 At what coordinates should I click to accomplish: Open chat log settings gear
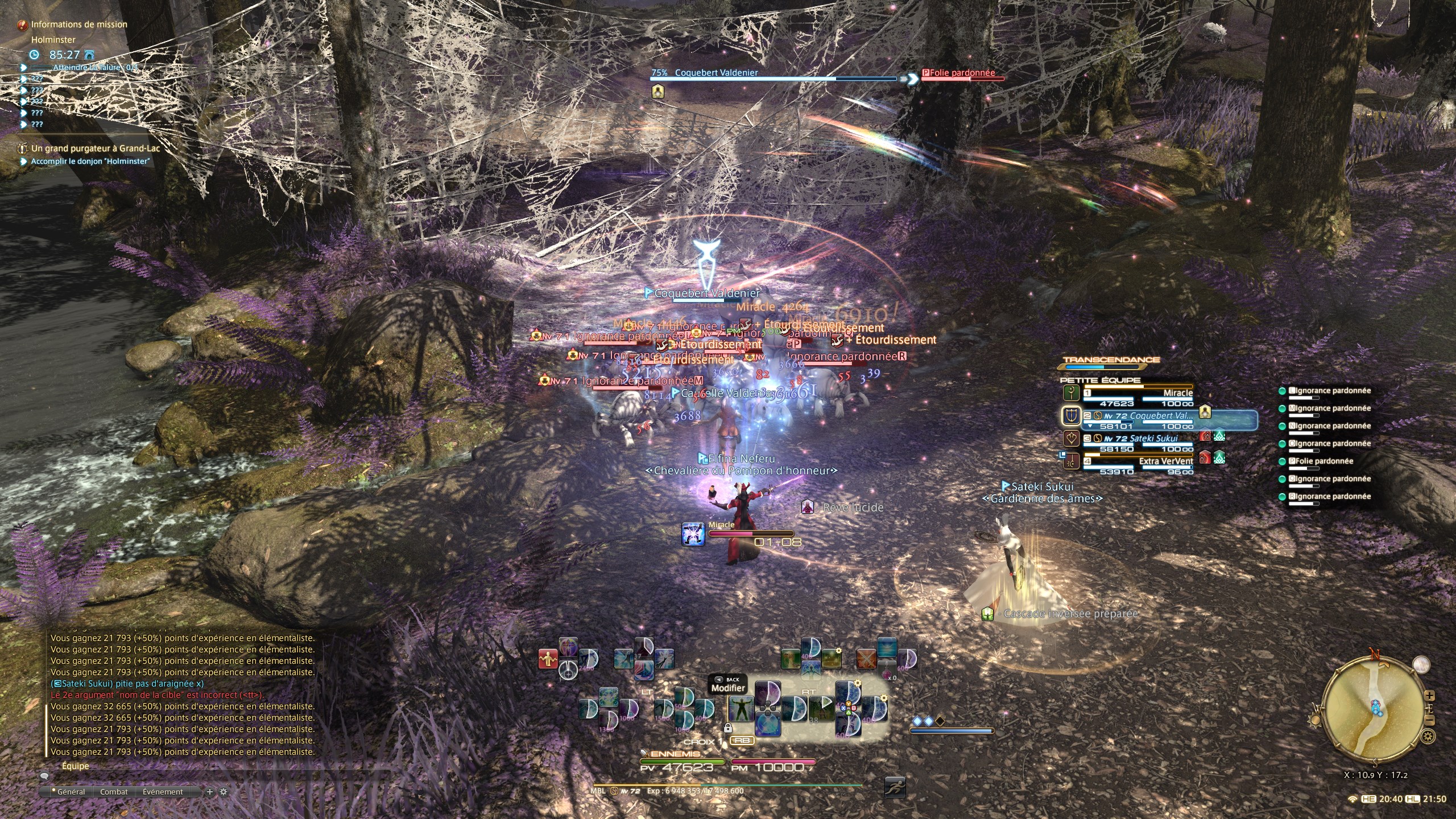pyautogui.click(x=223, y=792)
